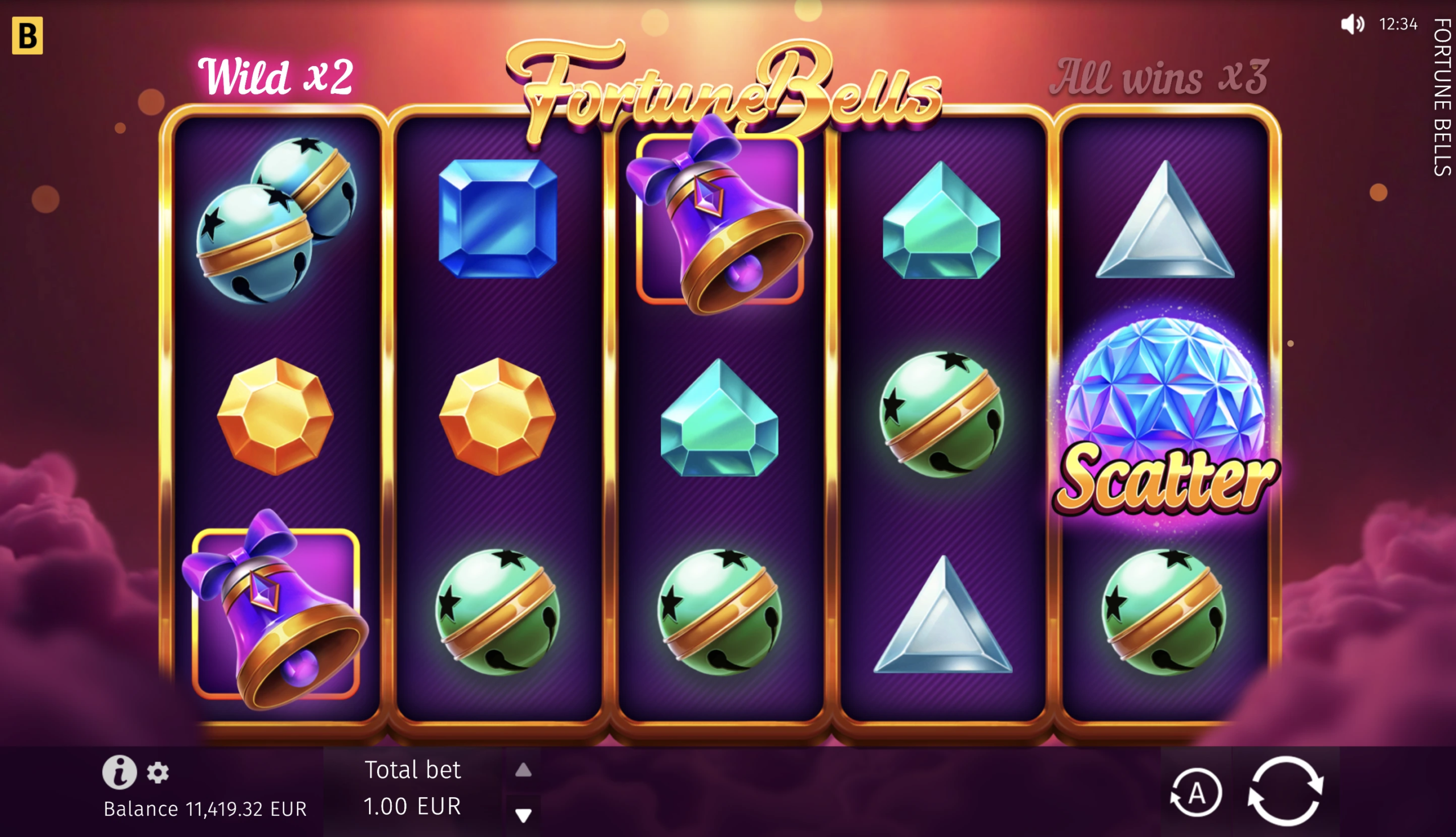Activate the autoplay button marked A

coord(1196,793)
